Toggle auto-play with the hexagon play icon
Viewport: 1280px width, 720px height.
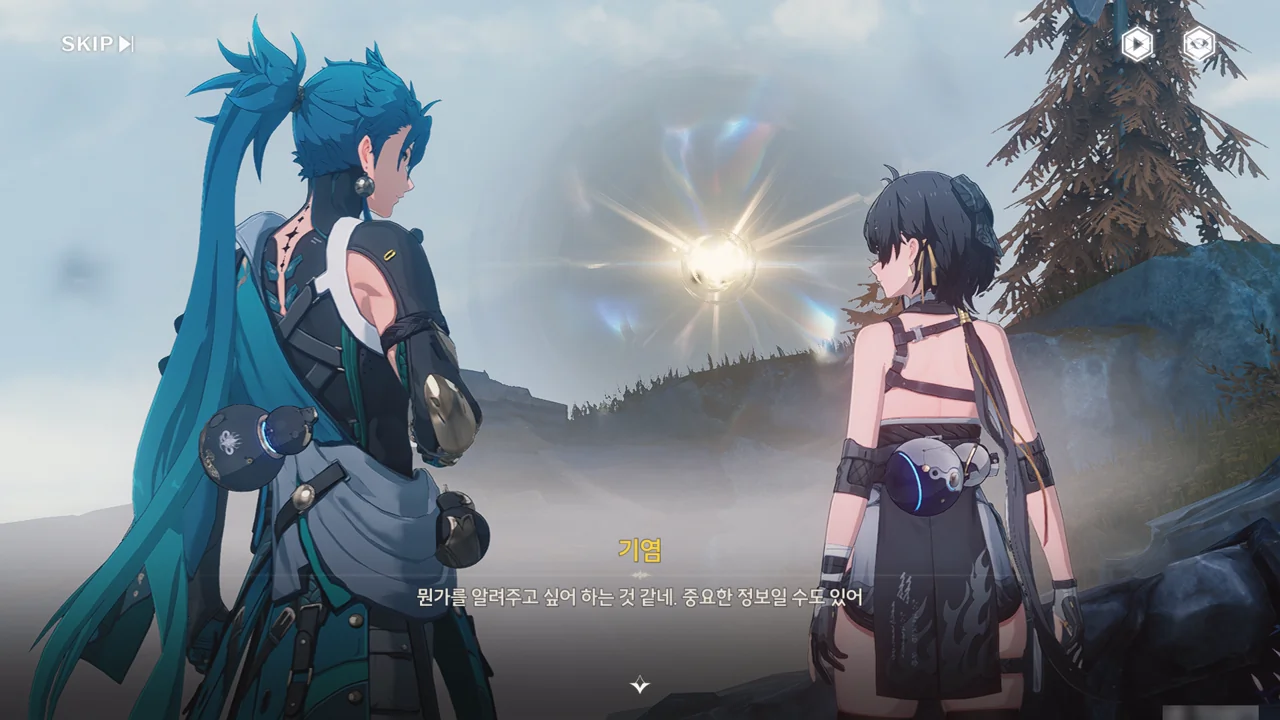pos(1136,44)
